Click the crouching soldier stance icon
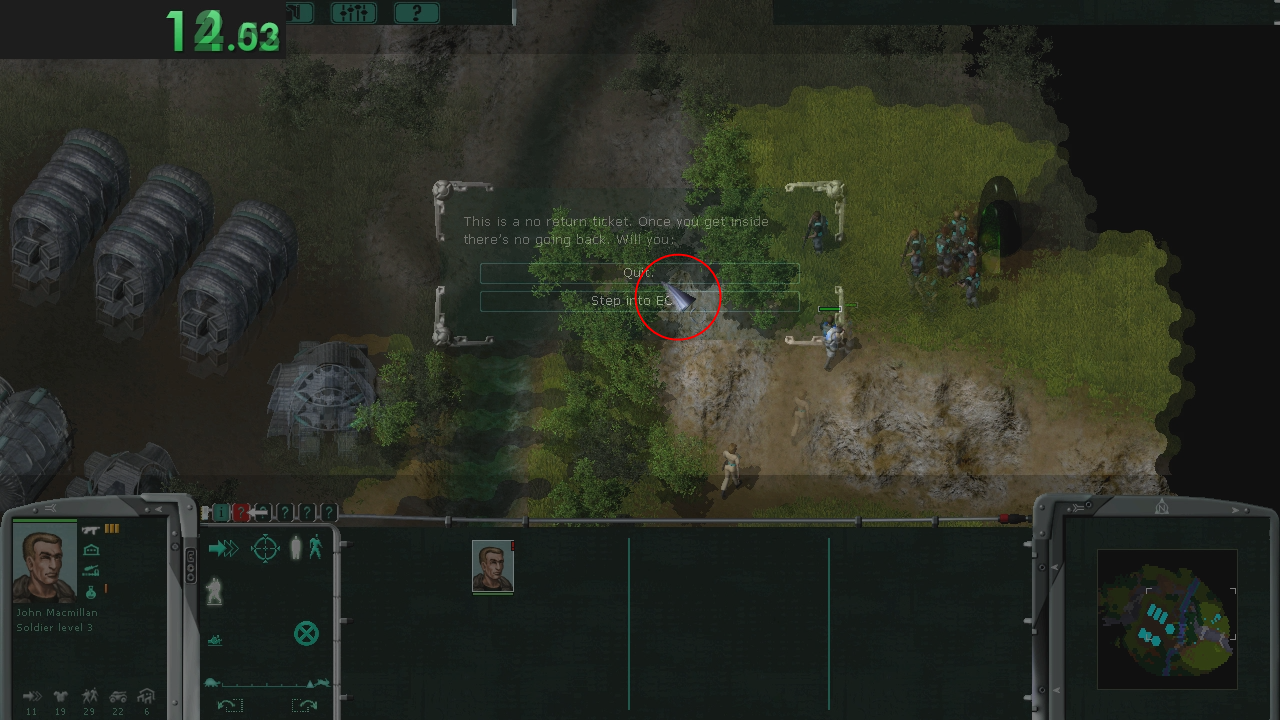This screenshot has width=1280, height=720. pyautogui.click(x=215, y=592)
